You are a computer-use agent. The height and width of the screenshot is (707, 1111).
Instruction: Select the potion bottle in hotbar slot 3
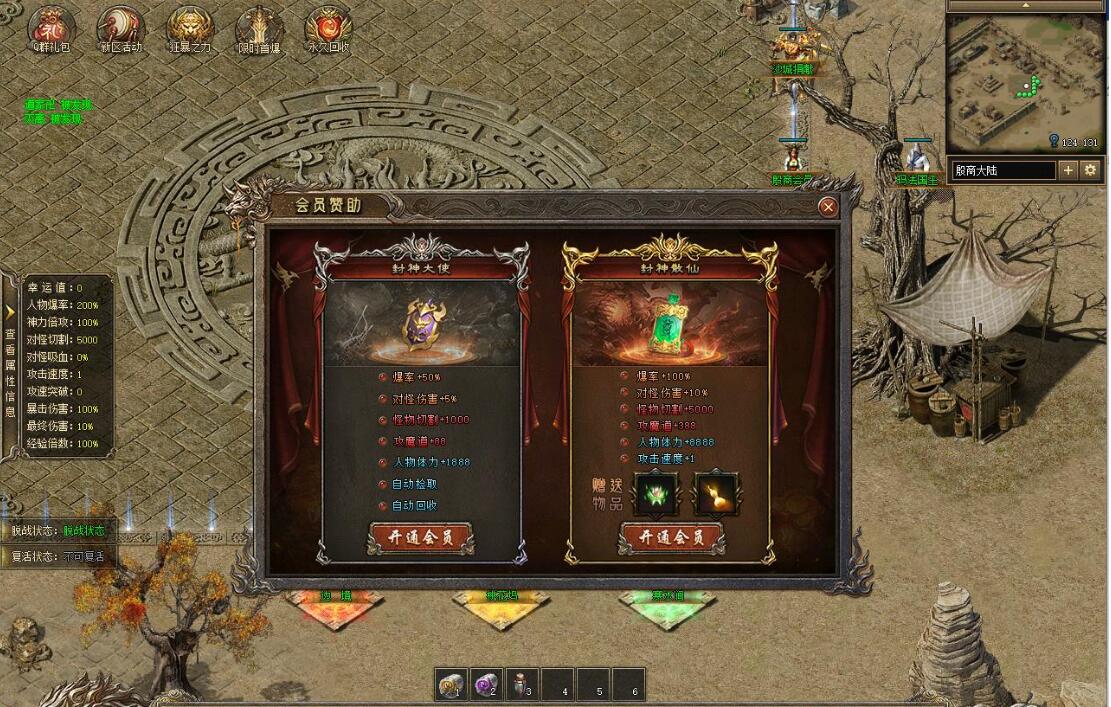[522, 685]
